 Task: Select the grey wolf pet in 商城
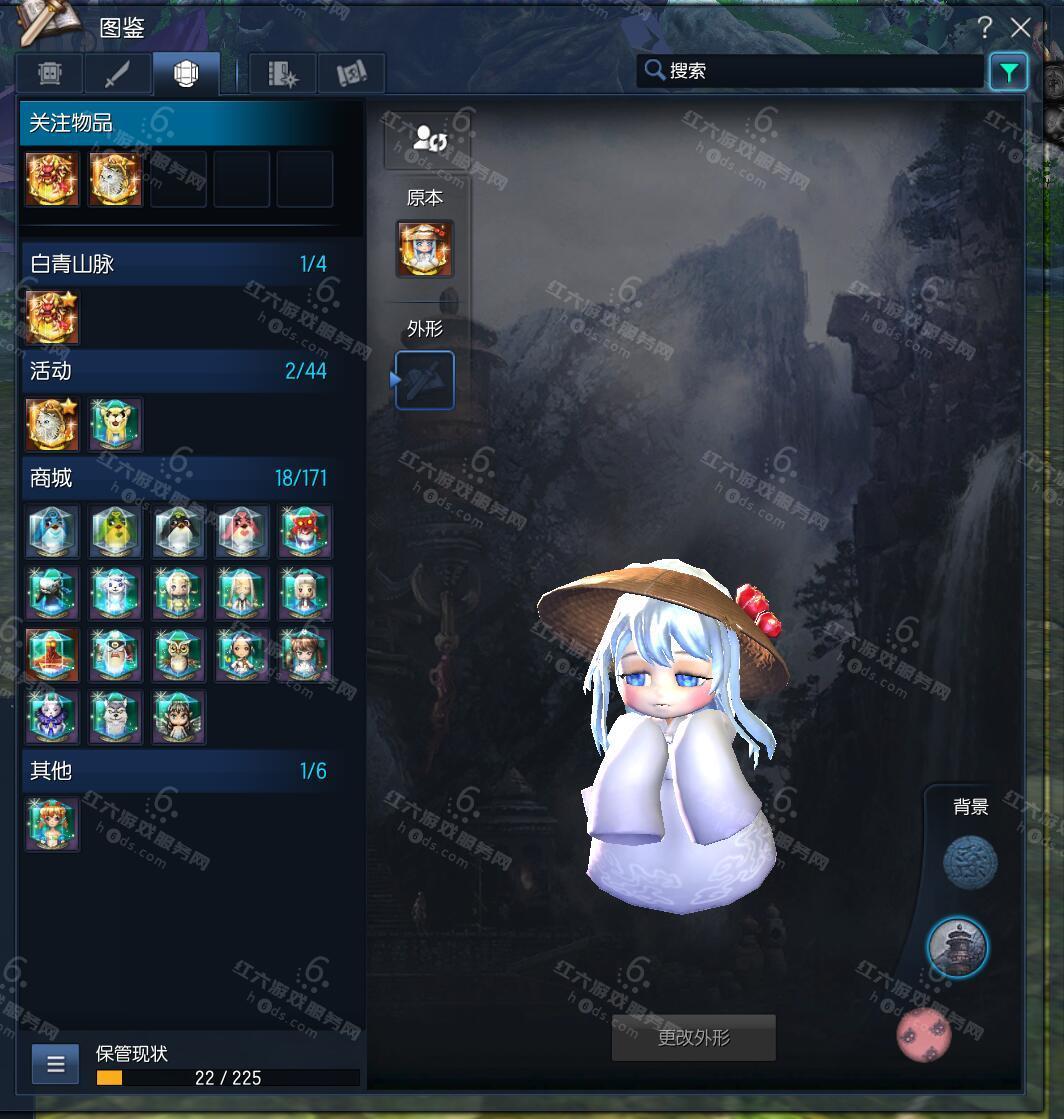tap(115, 717)
